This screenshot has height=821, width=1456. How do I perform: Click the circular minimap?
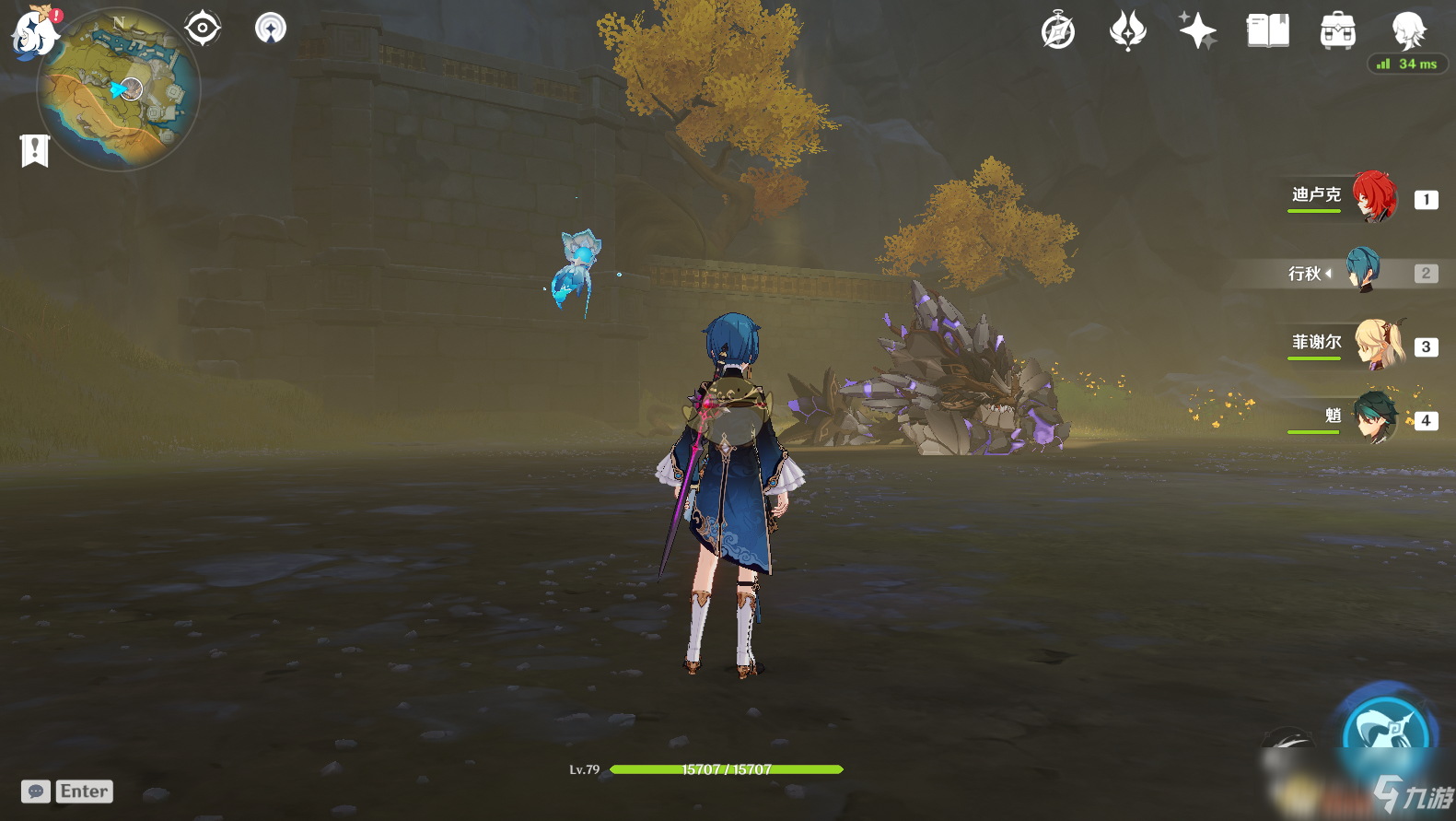pos(119,90)
